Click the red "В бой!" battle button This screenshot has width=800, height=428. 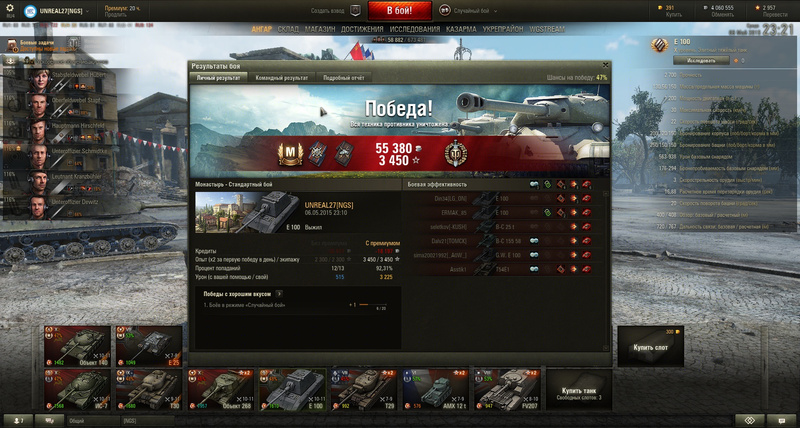pyautogui.click(x=400, y=11)
